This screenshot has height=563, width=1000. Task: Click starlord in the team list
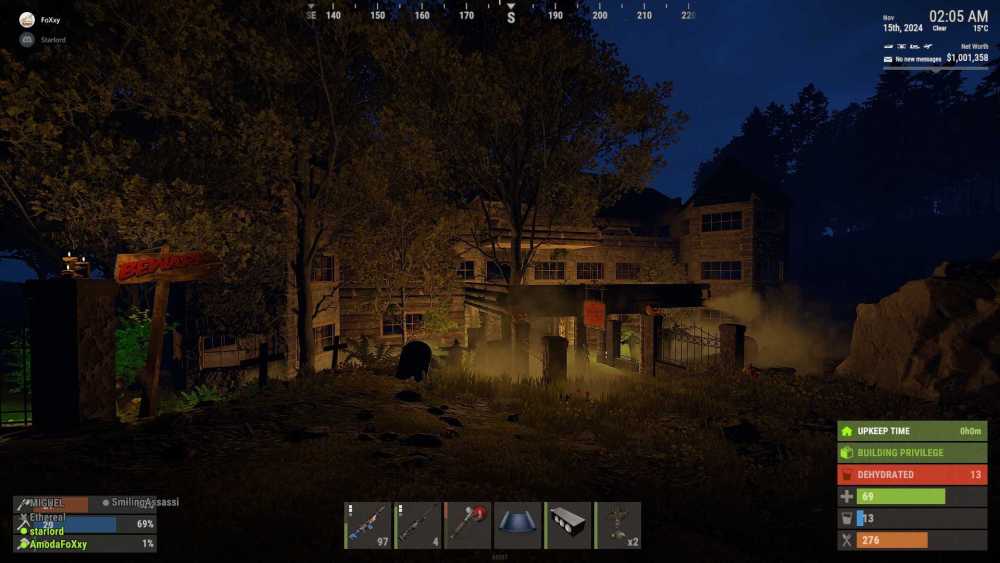tap(47, 531)
